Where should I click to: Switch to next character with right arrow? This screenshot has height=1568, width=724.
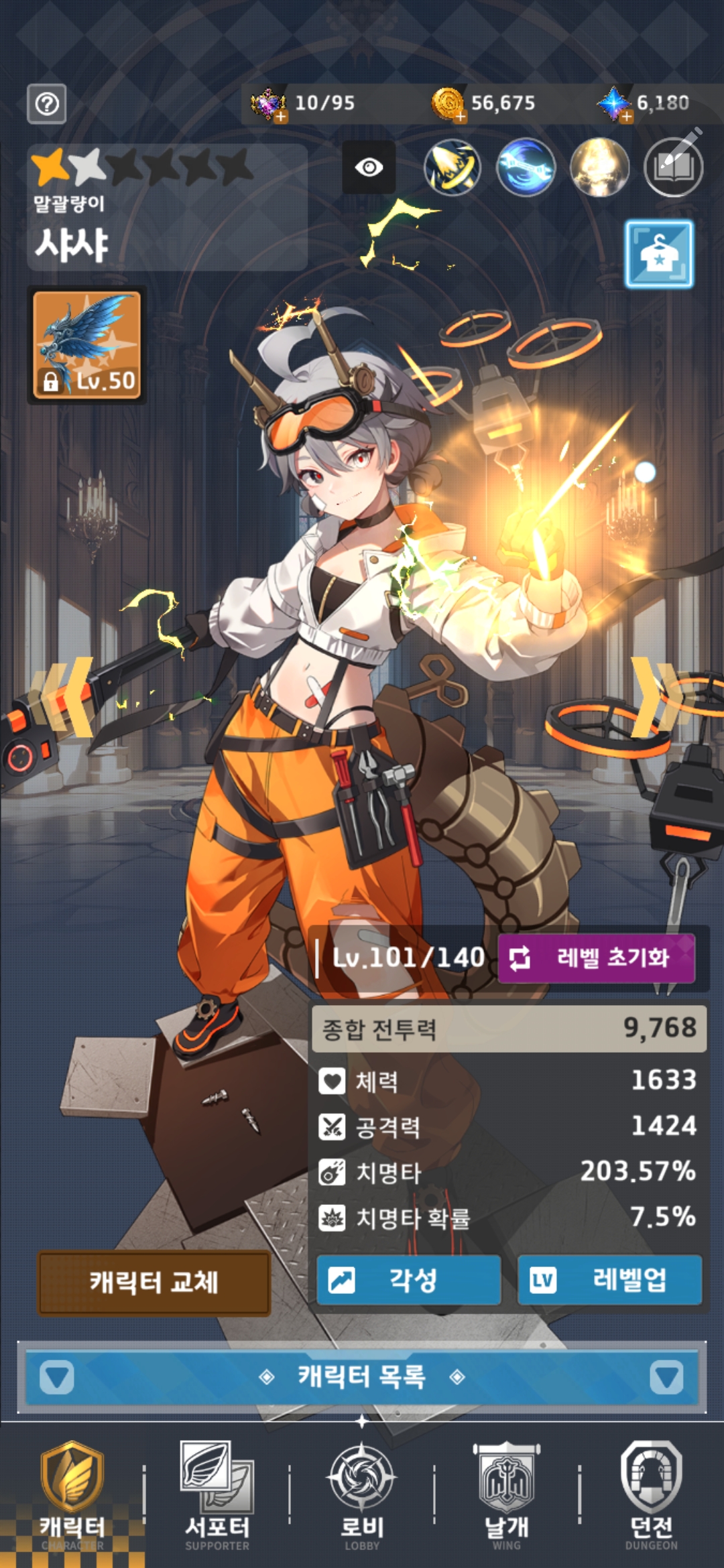[x=656, y=697]
